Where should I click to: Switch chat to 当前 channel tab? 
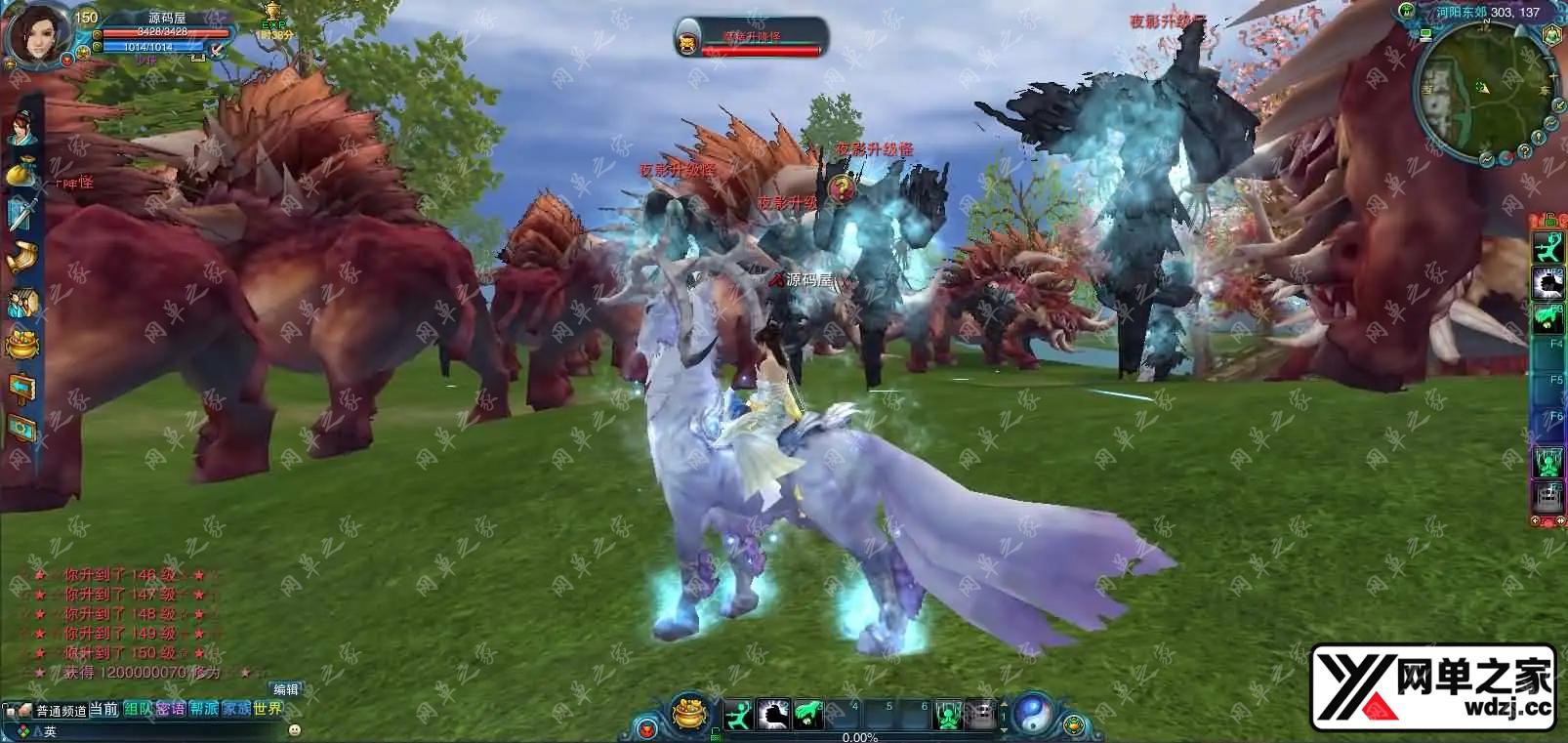tap(103, 709)
